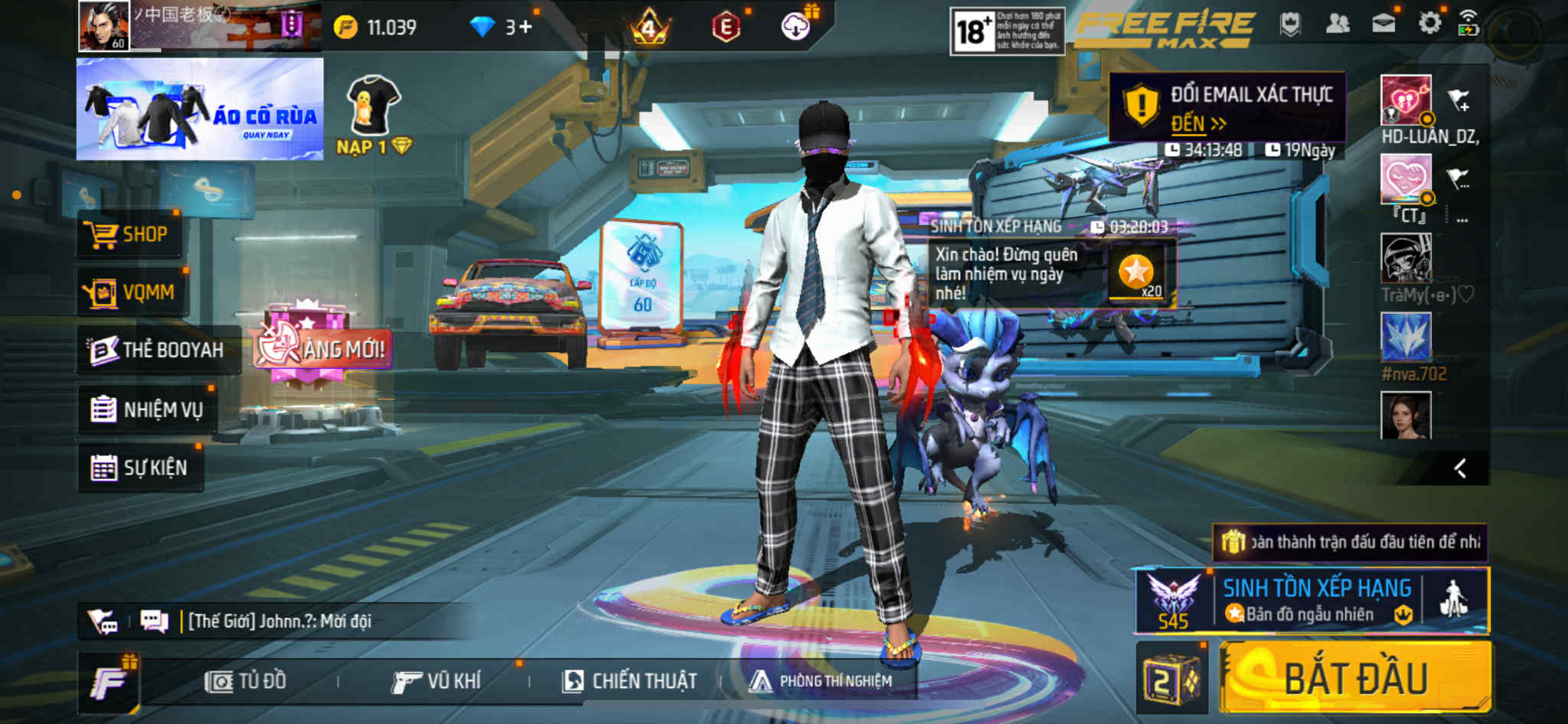Open the settings gear icon
The image size is (1568, 724).
pos(1429,24)
